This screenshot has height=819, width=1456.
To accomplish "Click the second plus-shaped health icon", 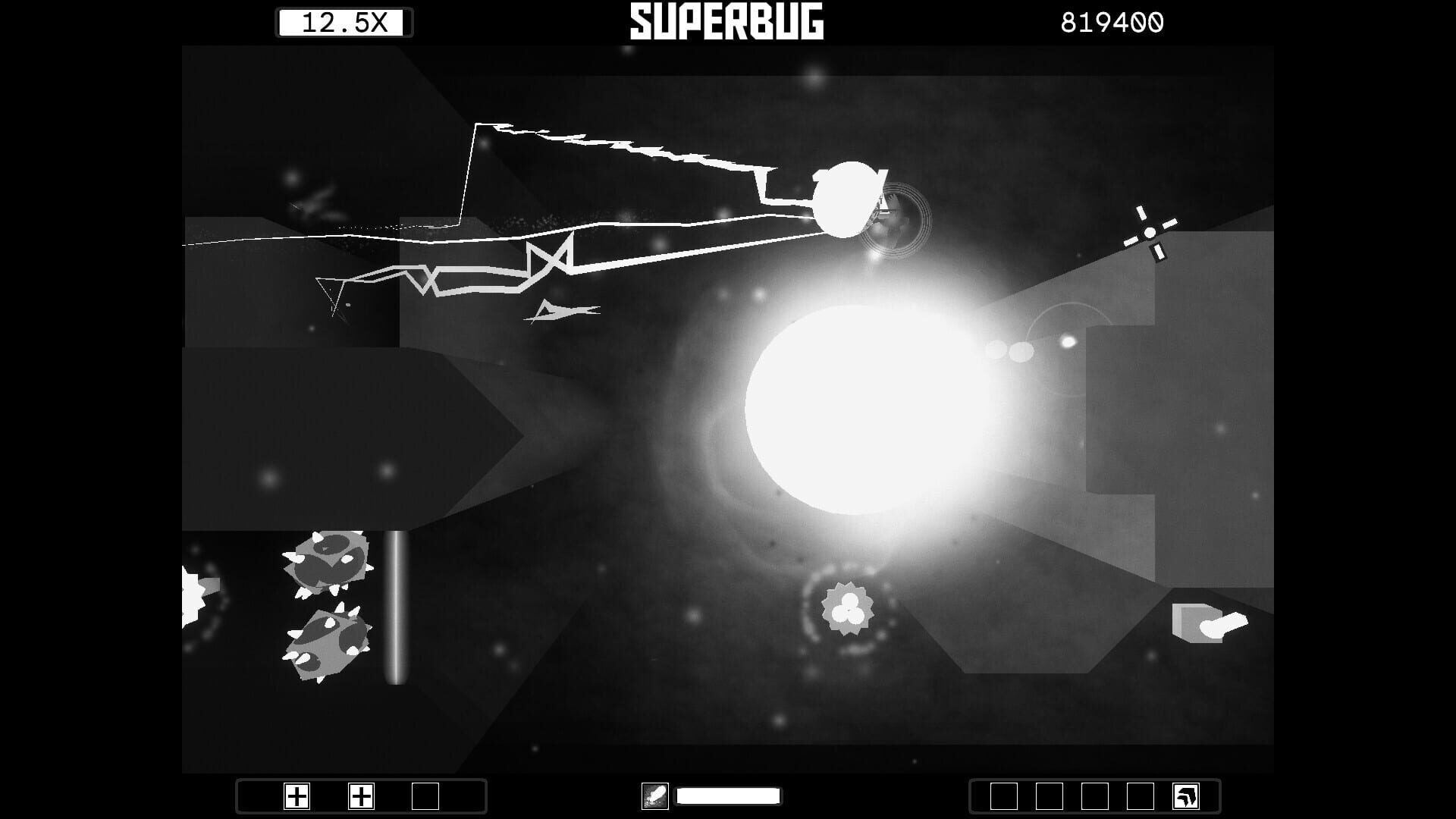I will click(x=362, y=797).
